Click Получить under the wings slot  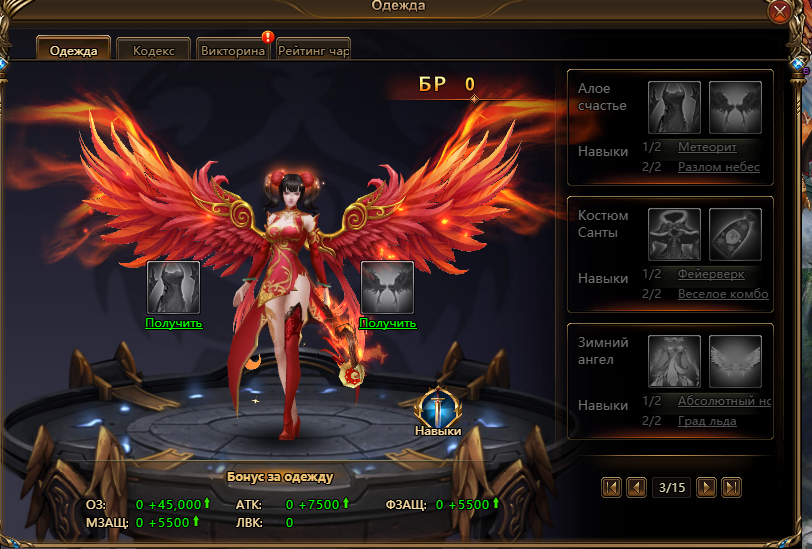(387, 323)
